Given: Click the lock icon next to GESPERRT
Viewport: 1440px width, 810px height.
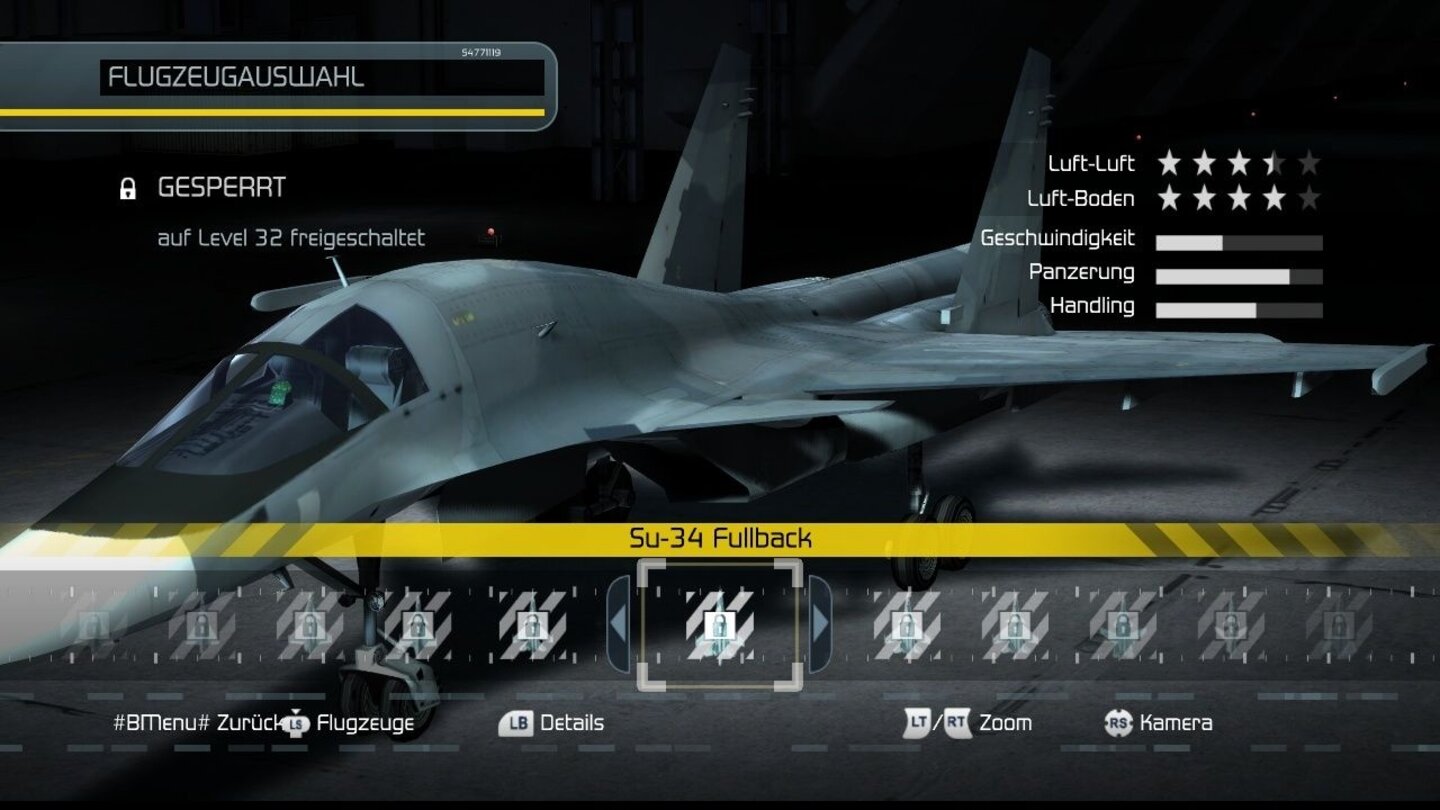Looking at the screenshot, I should [128, 186].
